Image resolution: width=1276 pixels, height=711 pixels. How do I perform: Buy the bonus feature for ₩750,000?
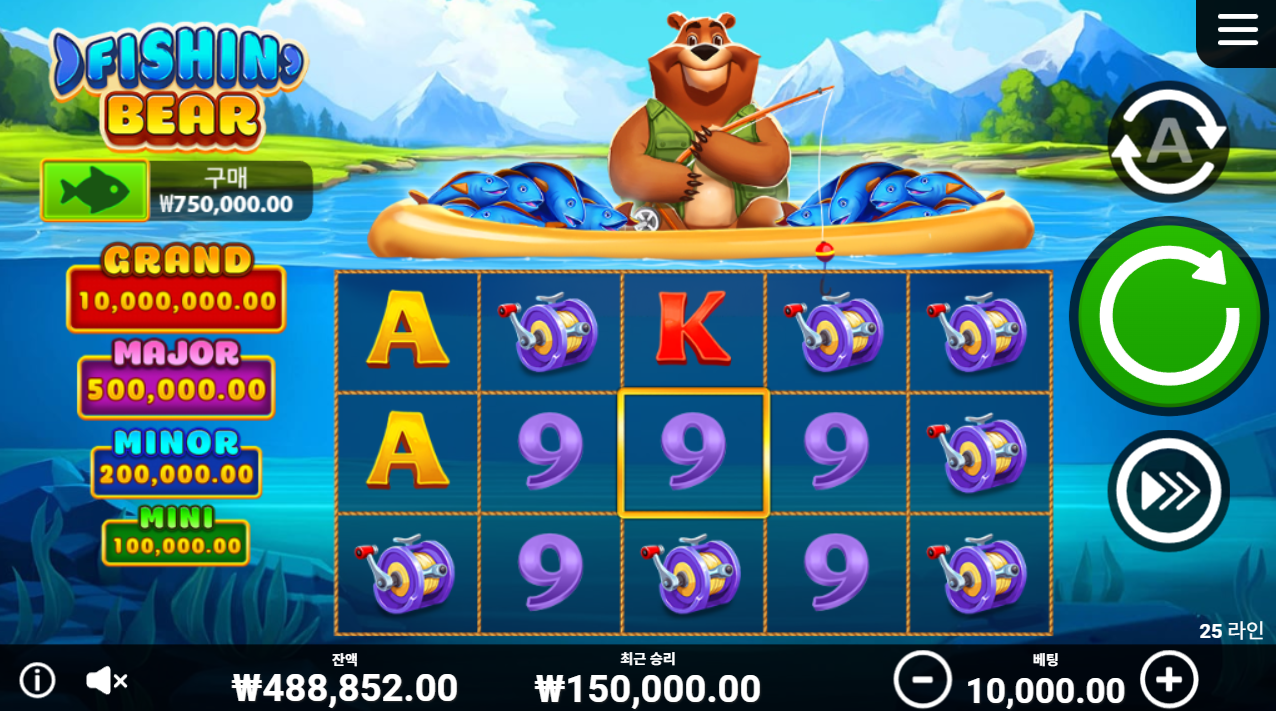pyautogui.click(x=95, y=190)
